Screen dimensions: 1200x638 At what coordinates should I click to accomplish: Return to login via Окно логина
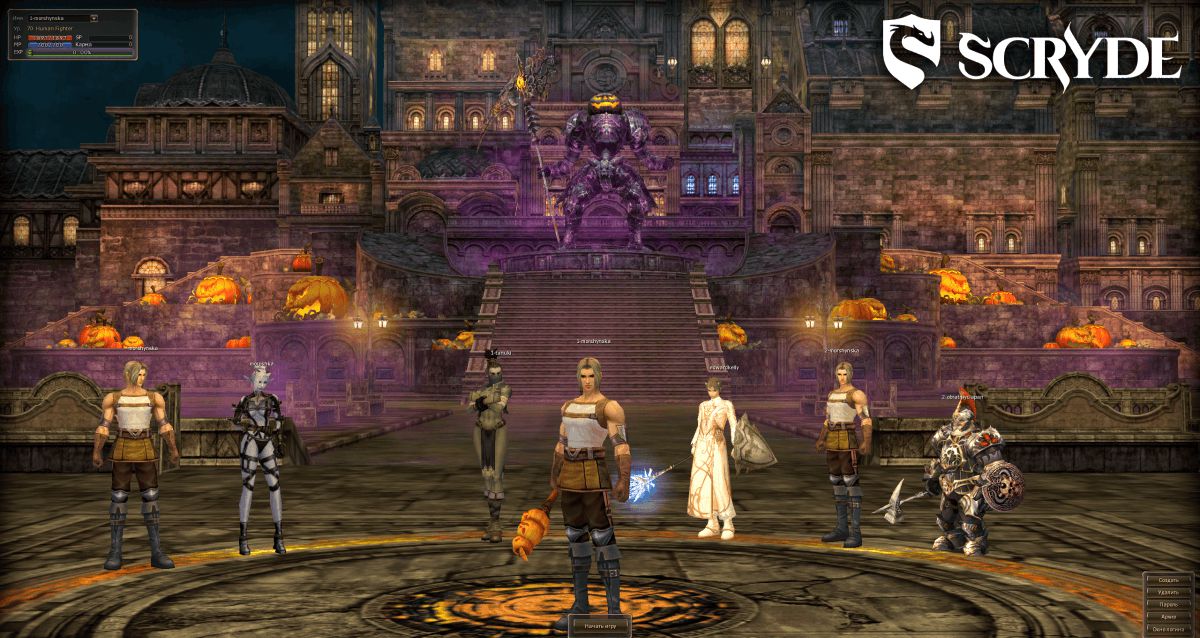point(1169,630)
